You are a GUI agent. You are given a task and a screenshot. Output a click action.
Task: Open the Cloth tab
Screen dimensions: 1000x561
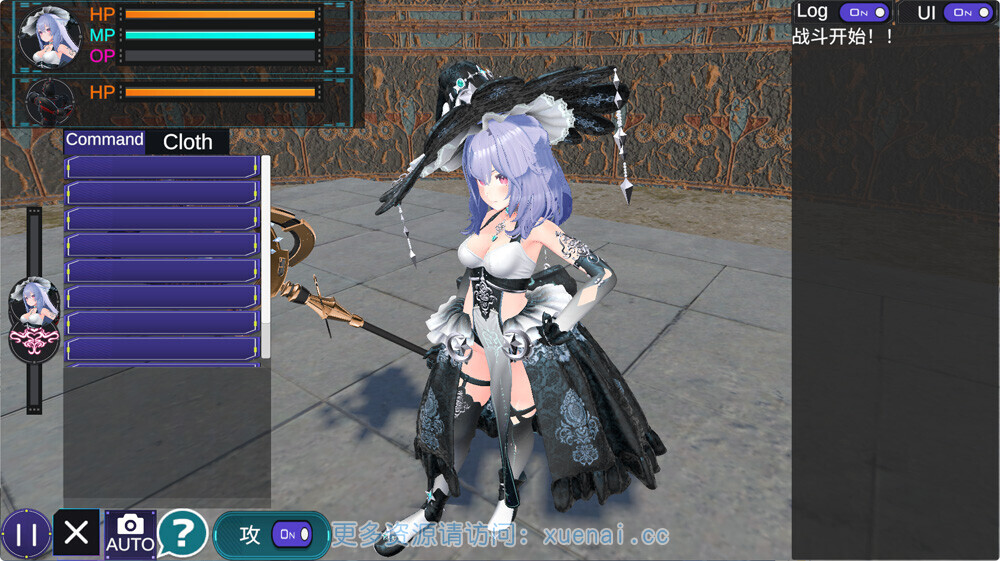click(x=188, y=142)
